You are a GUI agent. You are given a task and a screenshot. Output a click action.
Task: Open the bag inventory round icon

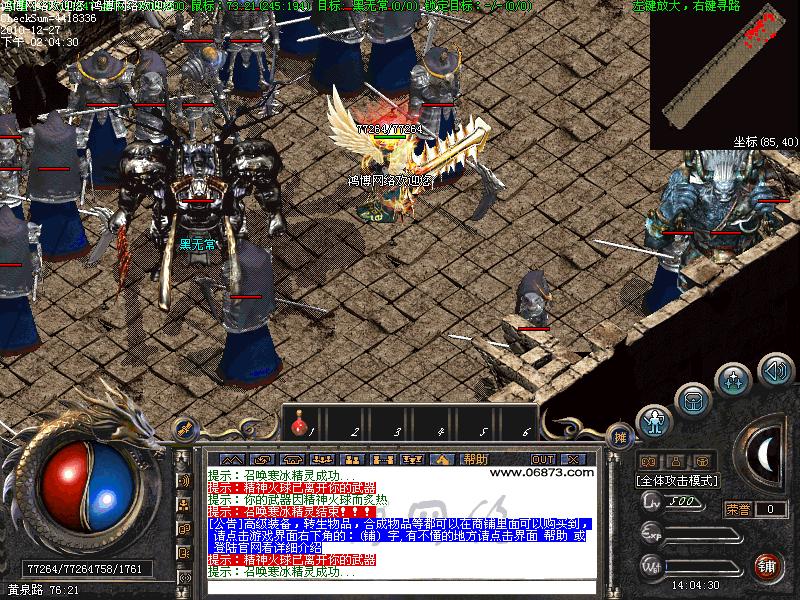(693, 400)
